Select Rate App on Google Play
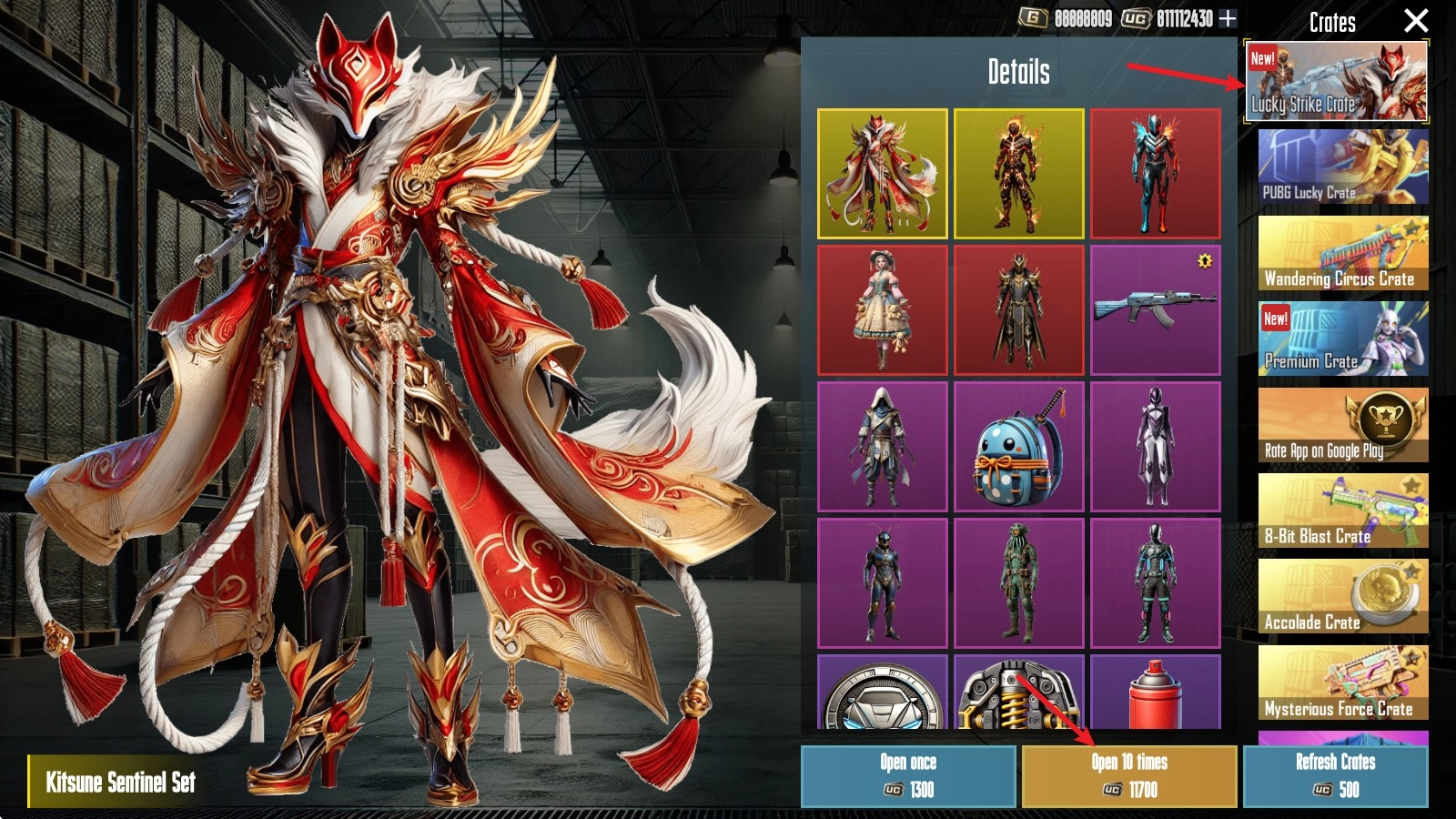This screenshot has height=819, width=1456. coord(1343,425)
